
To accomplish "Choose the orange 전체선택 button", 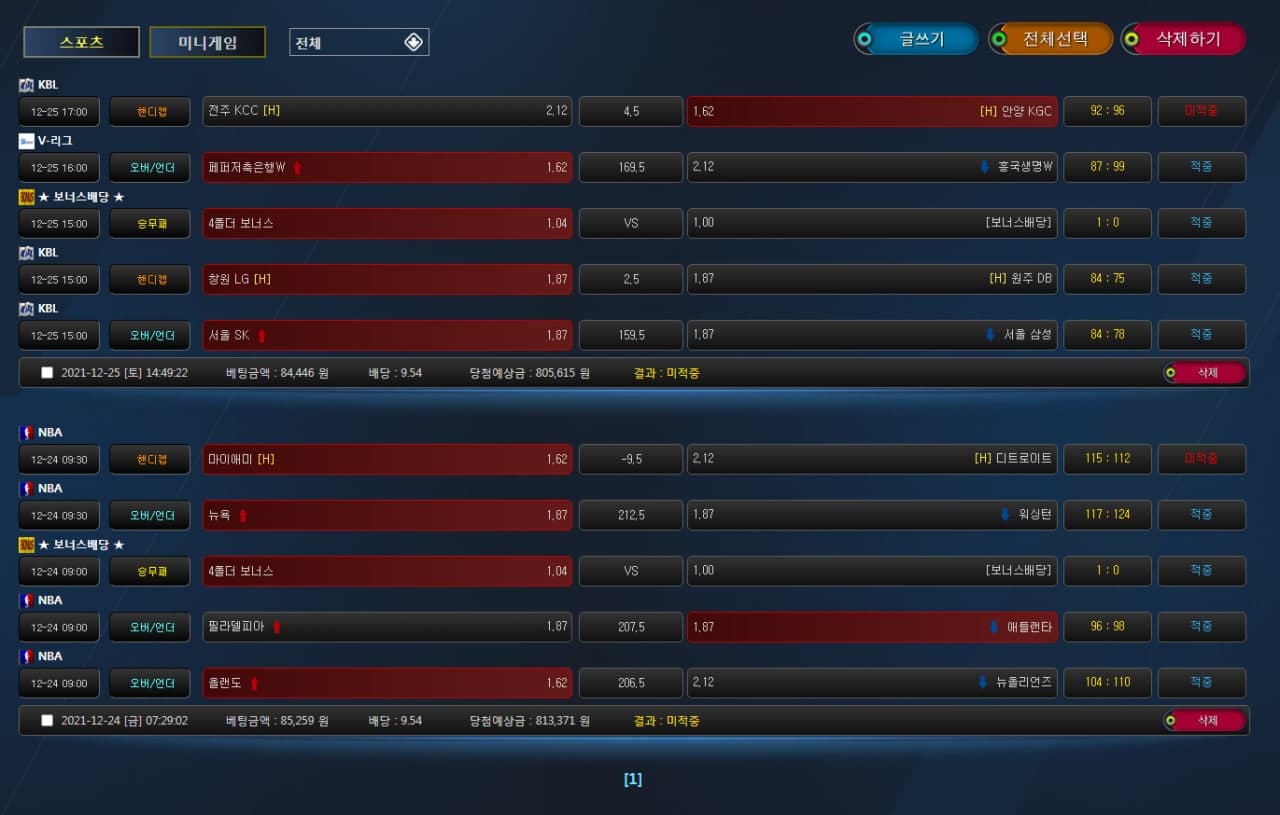I will pos(1051,39).
